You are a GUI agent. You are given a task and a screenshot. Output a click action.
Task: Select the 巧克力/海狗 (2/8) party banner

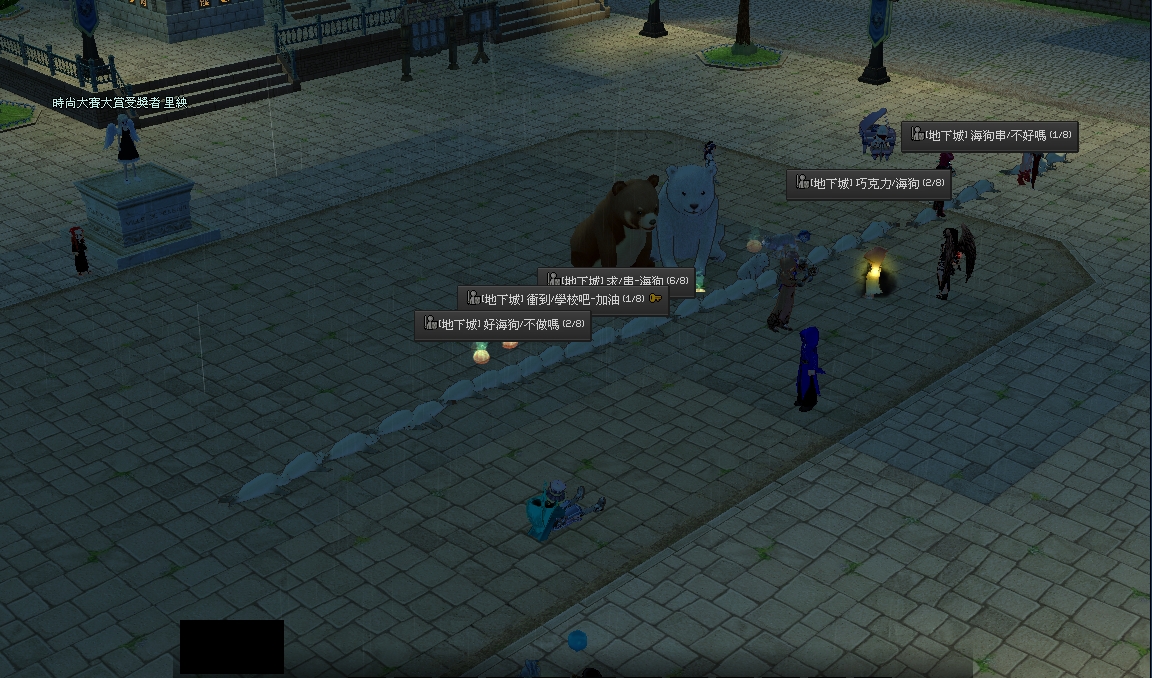coord(868,184)
